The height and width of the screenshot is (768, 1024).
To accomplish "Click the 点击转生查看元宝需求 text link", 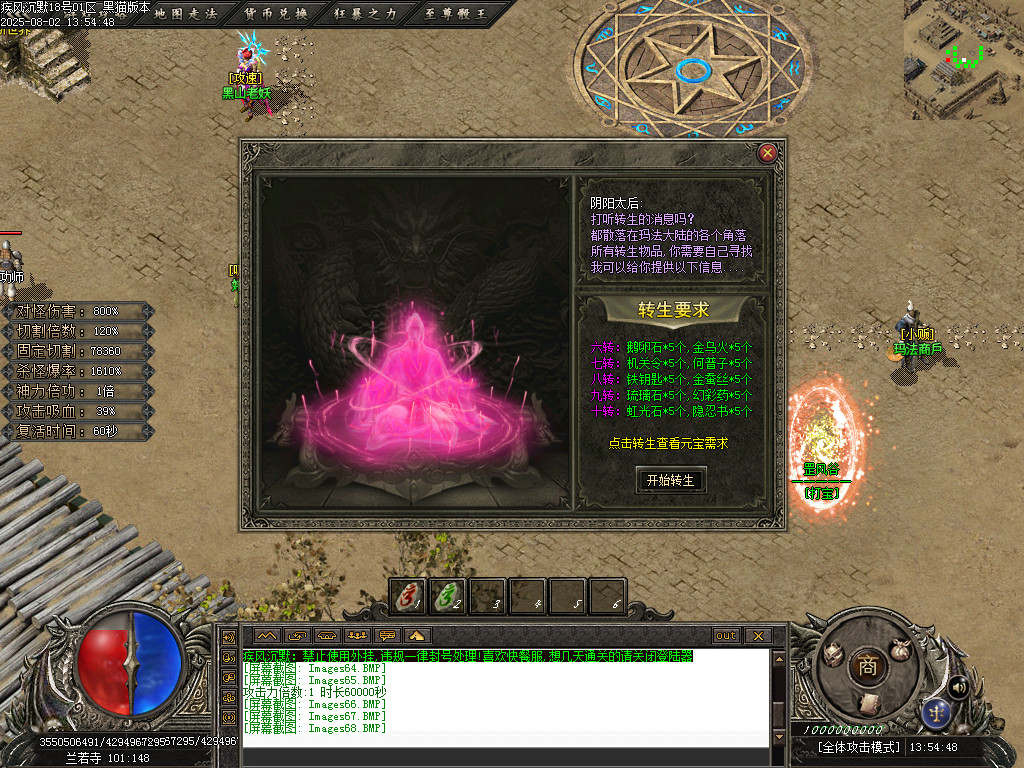I will [x=668, y=443].
